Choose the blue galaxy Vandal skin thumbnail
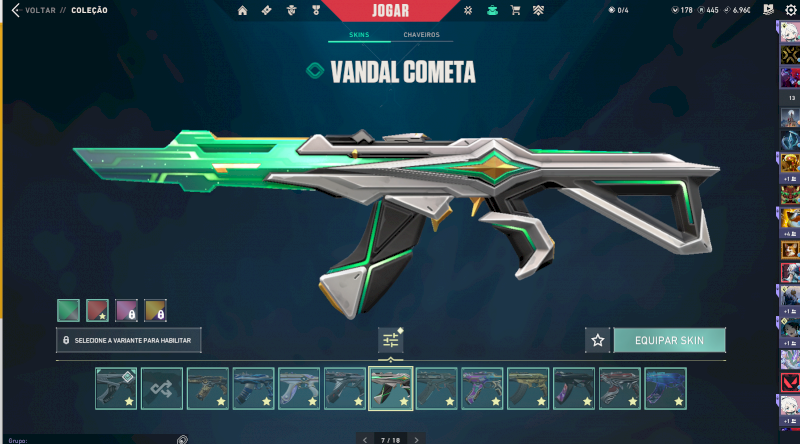The image size is (800, 444). 665,388
